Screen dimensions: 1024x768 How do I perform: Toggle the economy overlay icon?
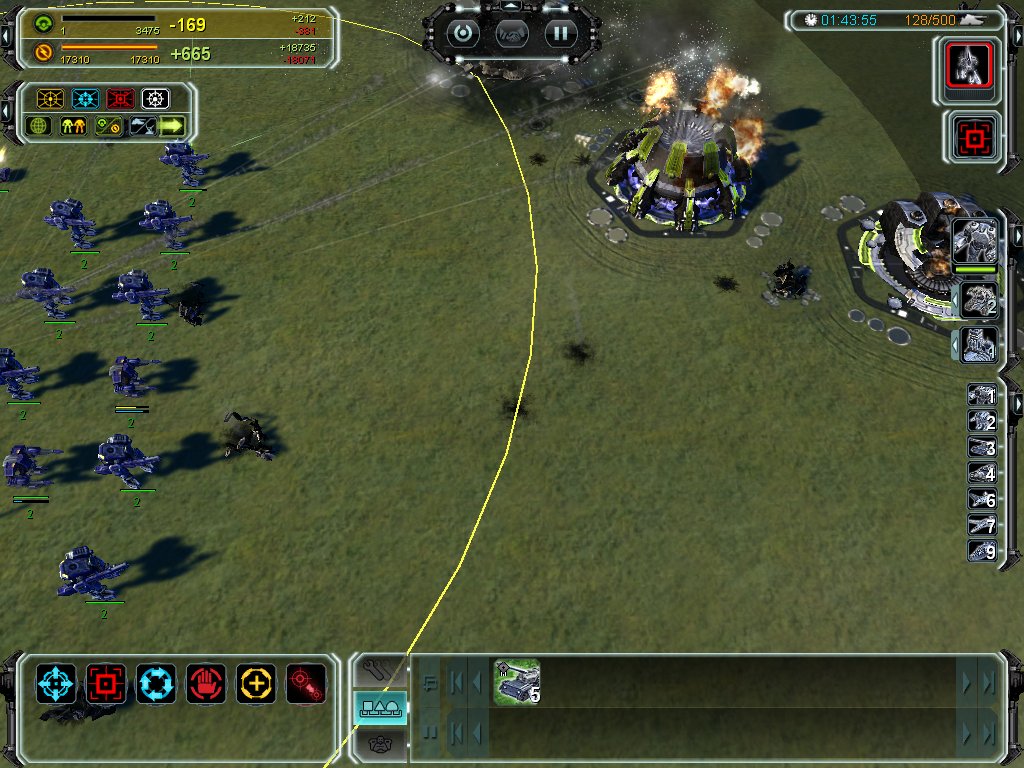pyautogui.click(x=107, y=126)
